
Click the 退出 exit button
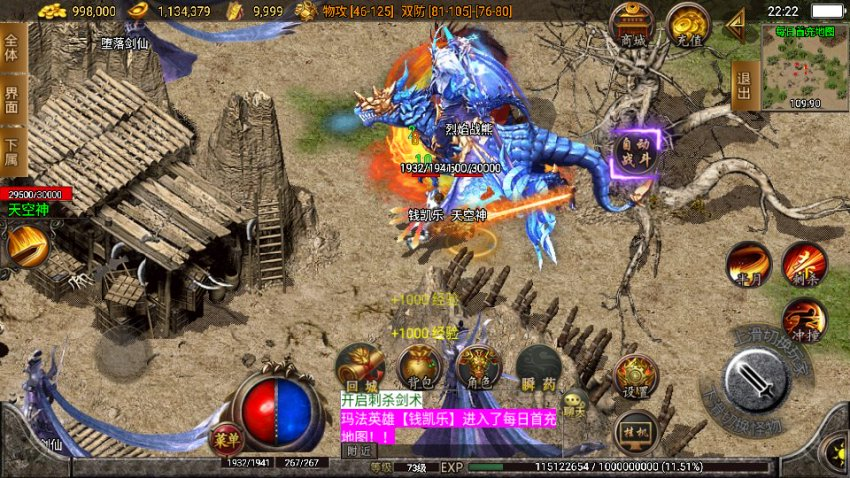point(743,78)
